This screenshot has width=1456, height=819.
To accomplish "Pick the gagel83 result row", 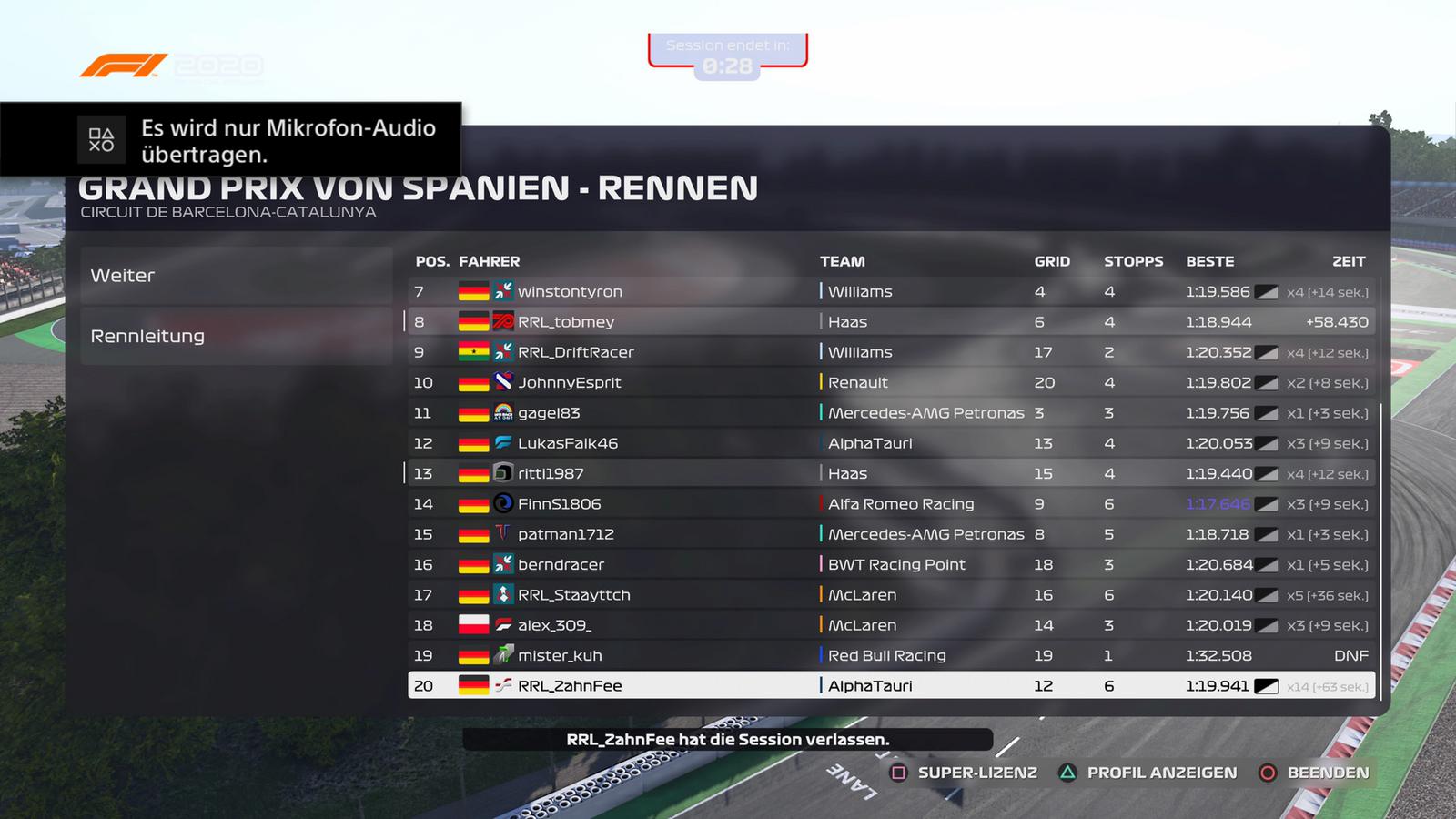I will point(888,413).
